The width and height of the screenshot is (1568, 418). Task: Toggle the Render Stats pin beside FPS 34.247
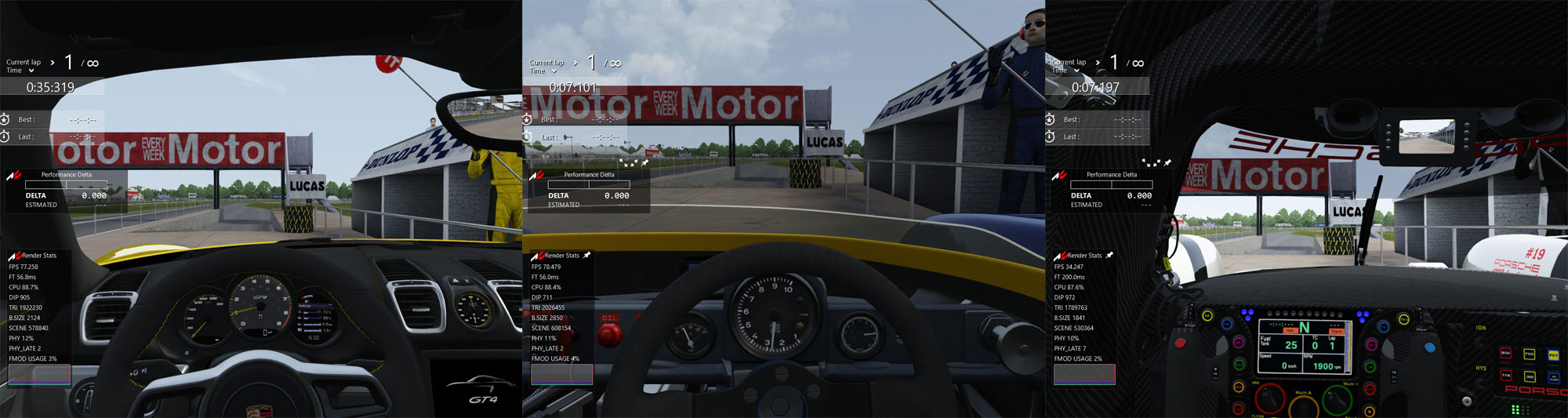(1109, 255)
